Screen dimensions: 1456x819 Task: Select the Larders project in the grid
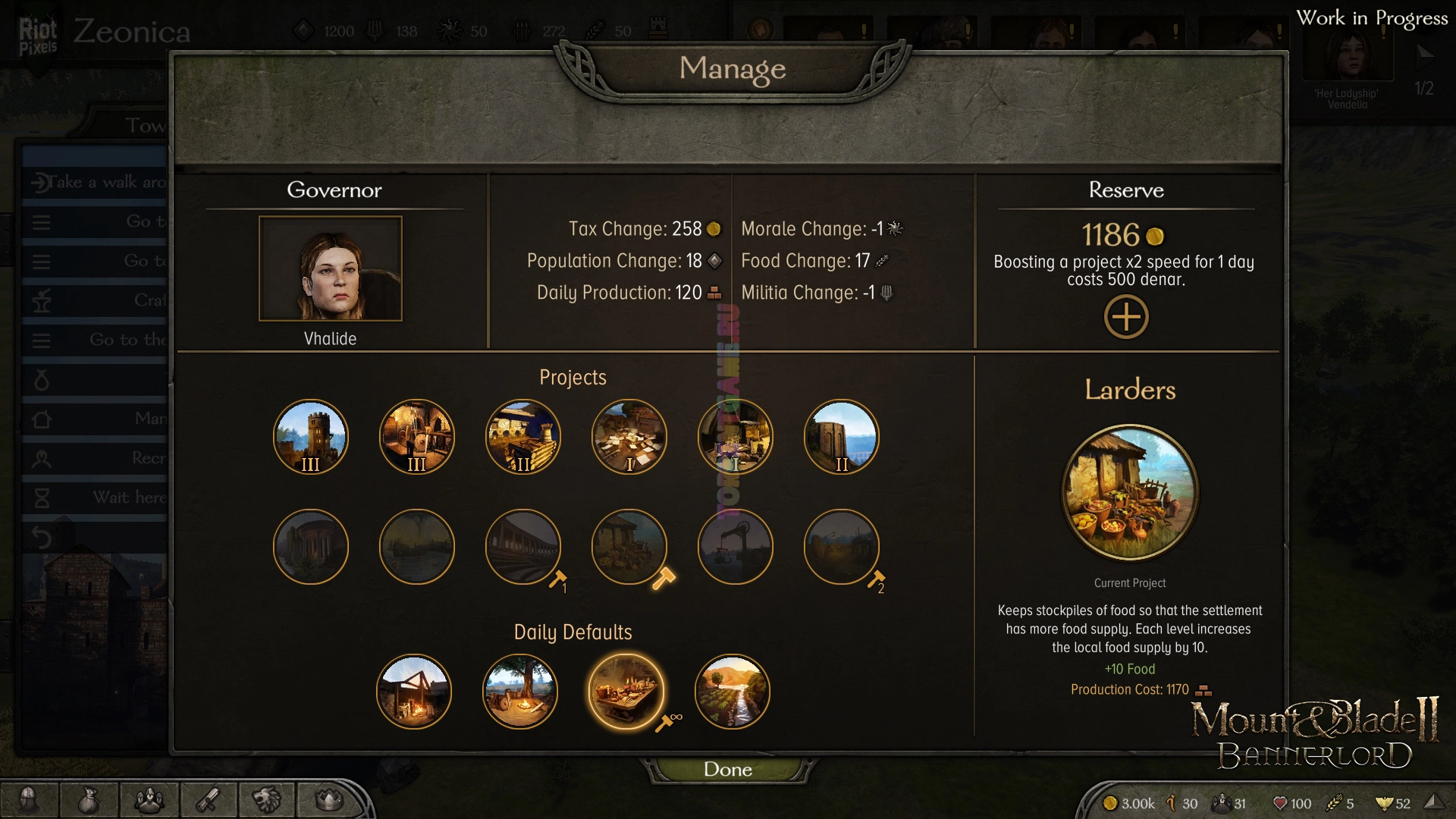(x=629, y=547)
